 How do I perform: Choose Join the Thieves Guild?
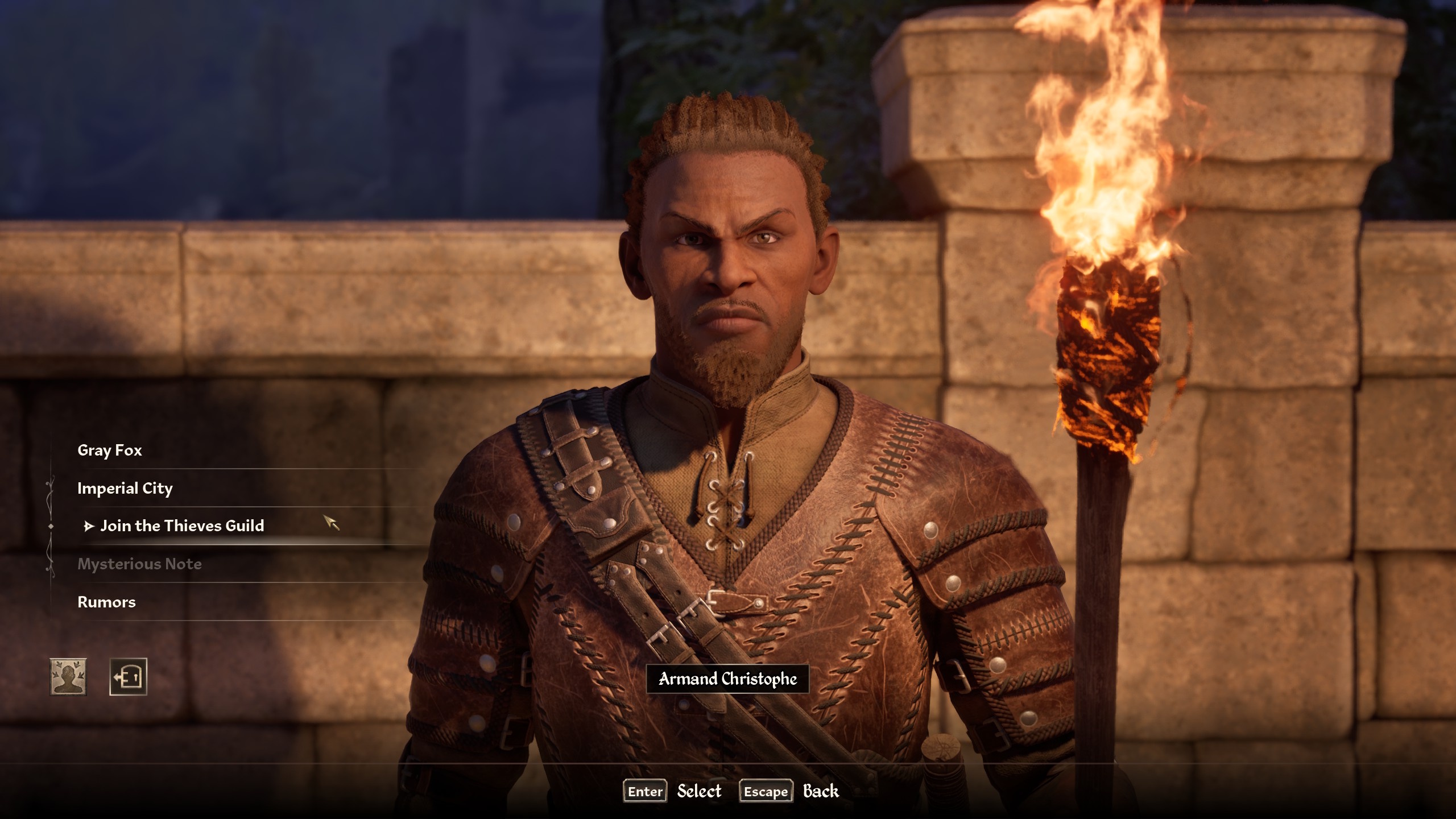pos(182,526)
